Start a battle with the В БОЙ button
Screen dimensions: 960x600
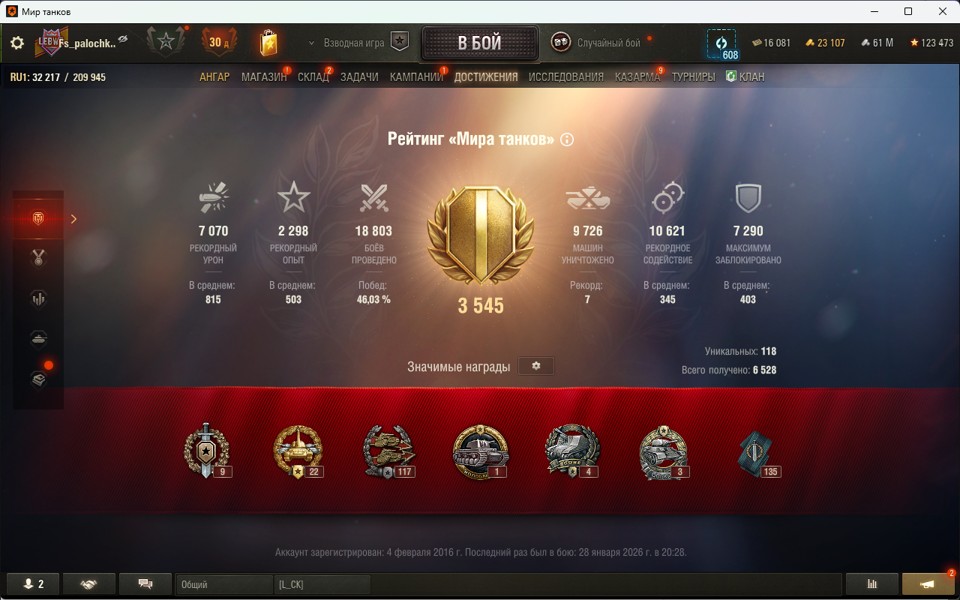(480, 43)
